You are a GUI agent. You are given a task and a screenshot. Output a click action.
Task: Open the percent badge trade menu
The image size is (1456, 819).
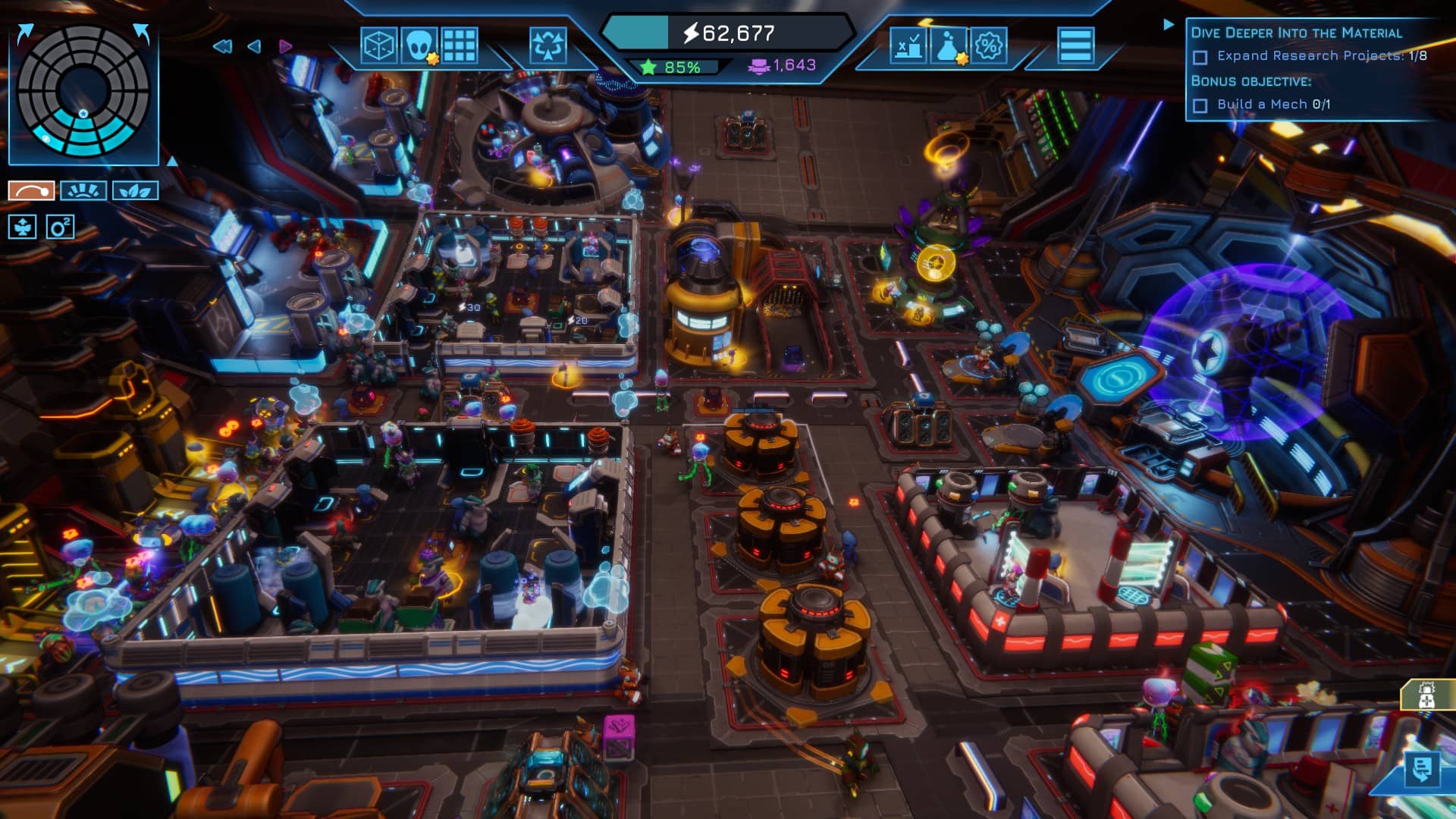(x=989, y=46)
